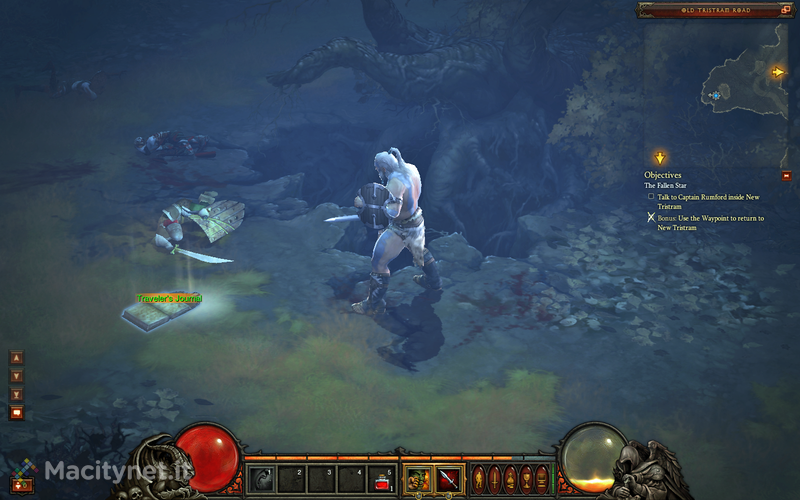This screenshot has width=800, height=500.
Task: Select the first skill slot on the hotbar
Action: [260, 478]
